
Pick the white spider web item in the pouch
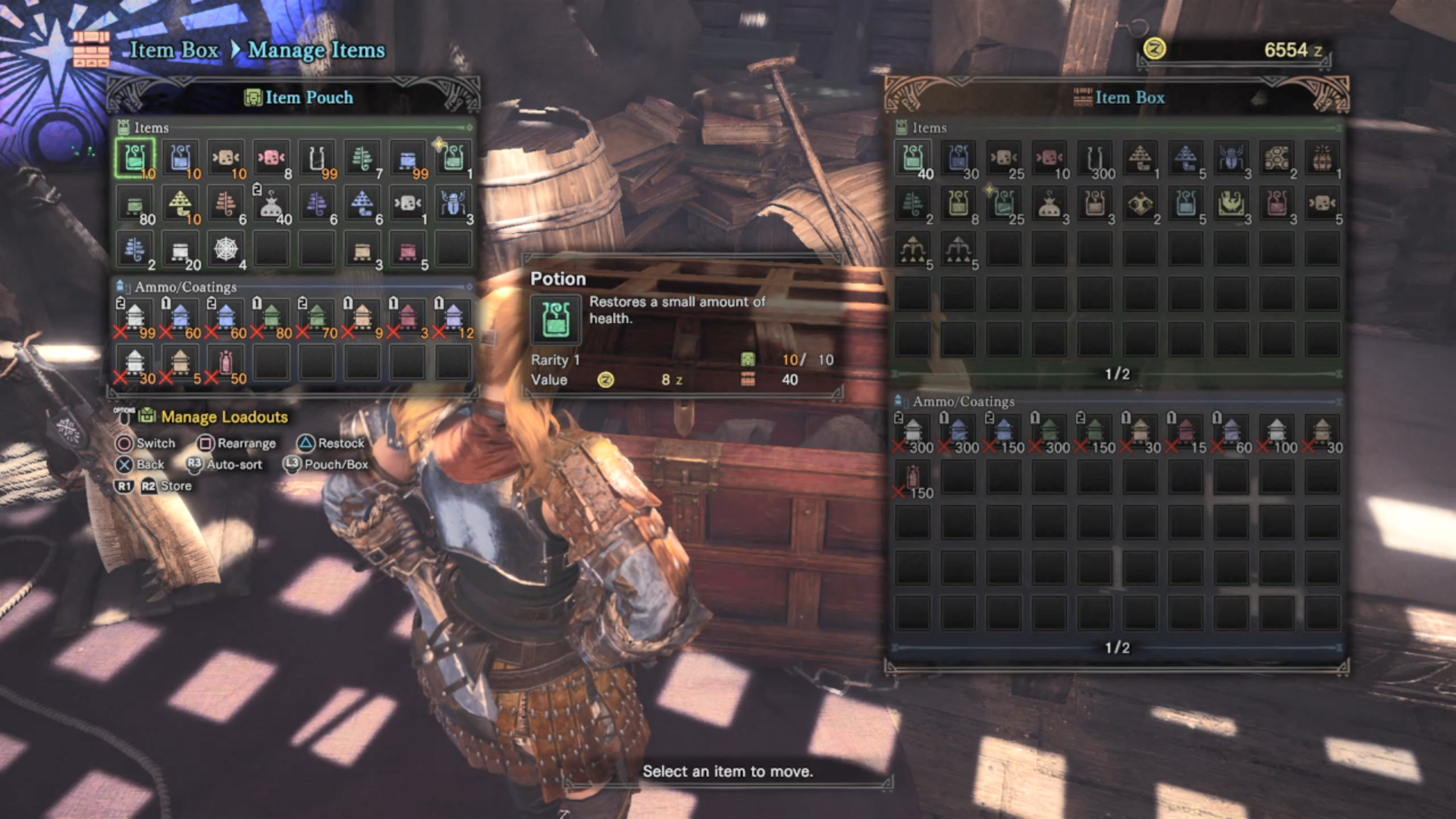[x=226, y=249]
